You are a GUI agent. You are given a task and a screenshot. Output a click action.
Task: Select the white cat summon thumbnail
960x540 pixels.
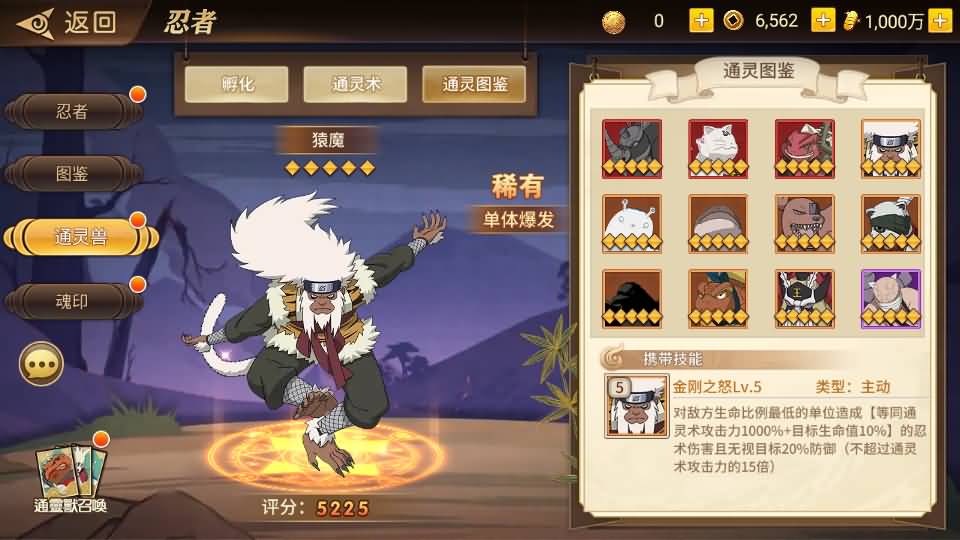click(x=718, y=149)
